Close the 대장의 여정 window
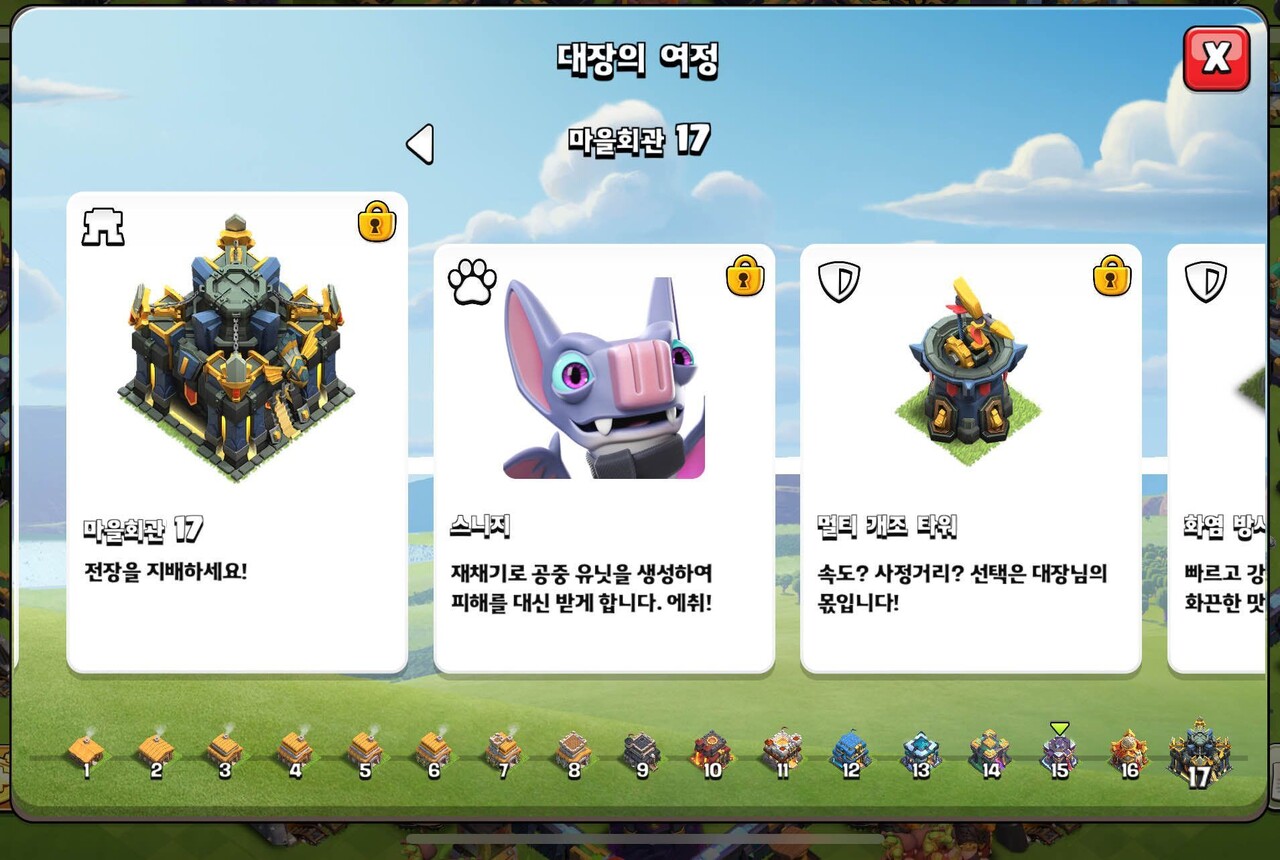 1215,60
